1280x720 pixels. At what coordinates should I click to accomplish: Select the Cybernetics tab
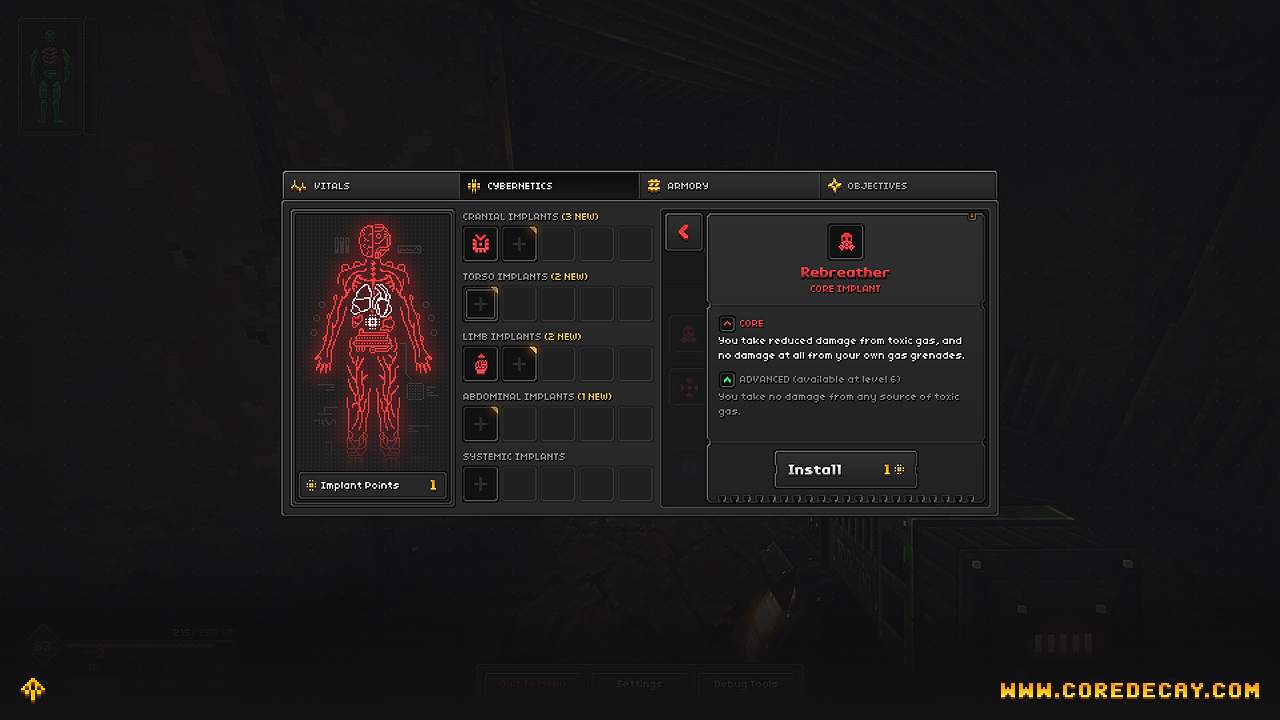(x=549, y=186)
